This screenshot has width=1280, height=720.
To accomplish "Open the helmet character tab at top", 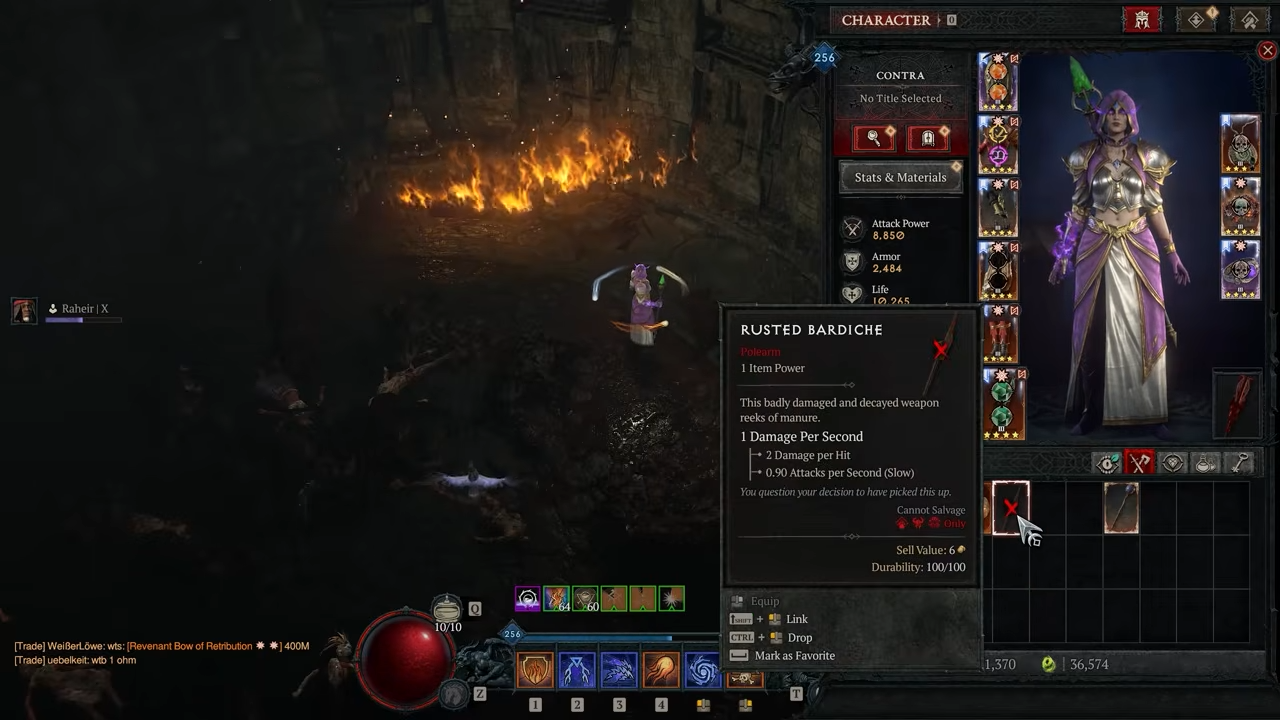I will pyautogui.click(x=1142, y=20).
